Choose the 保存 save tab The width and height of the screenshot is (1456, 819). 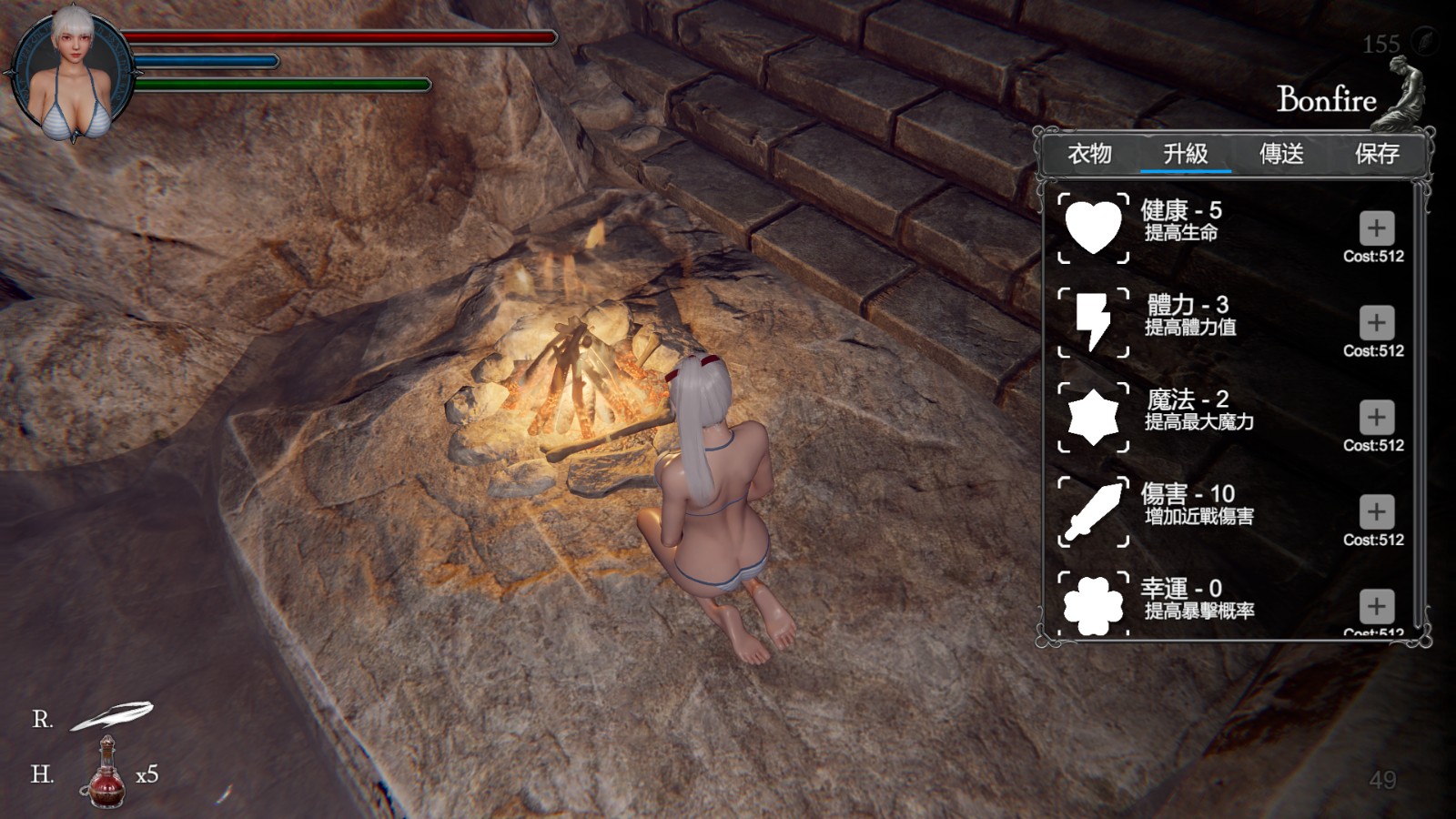click(x=1377, y=154)
